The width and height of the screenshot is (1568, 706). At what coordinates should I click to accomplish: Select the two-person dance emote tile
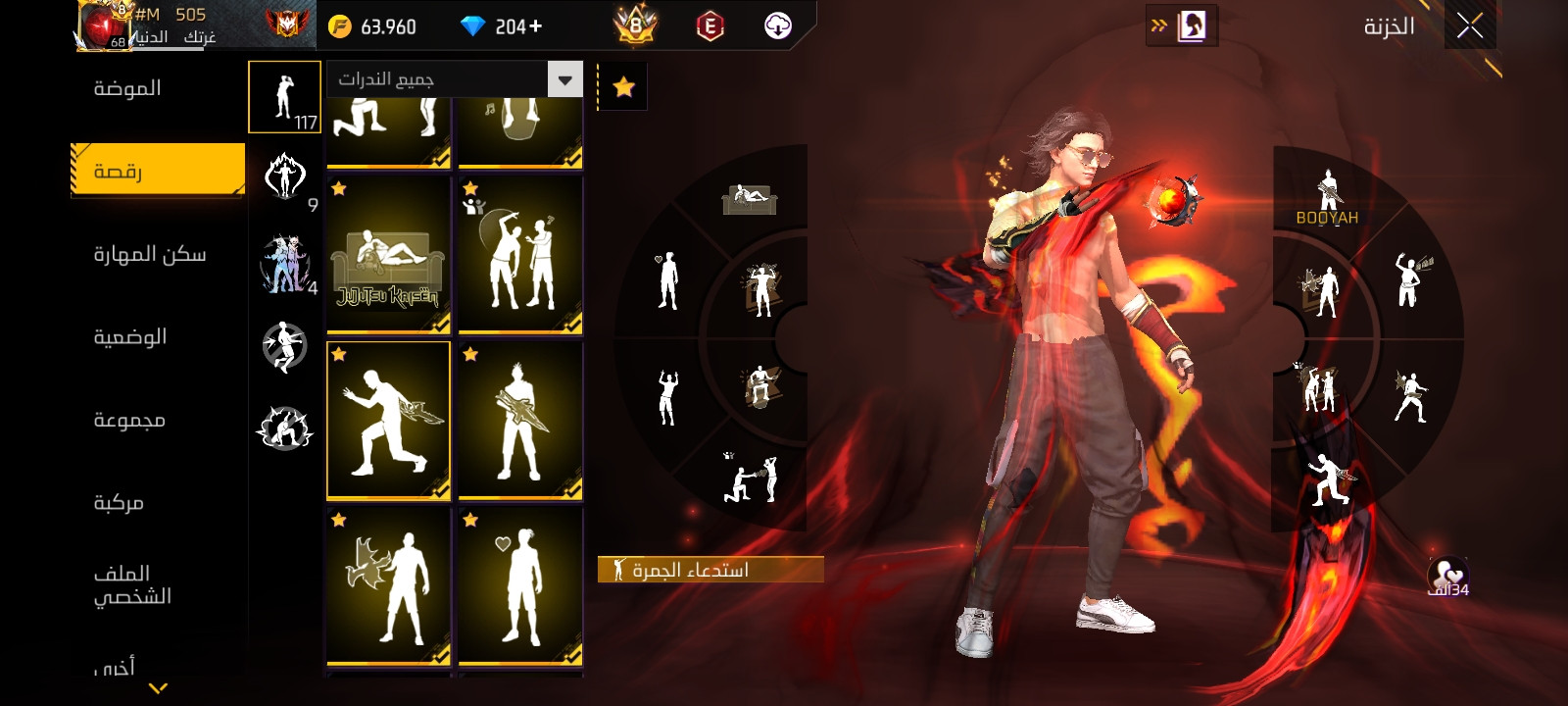click(x=520, y=256)
